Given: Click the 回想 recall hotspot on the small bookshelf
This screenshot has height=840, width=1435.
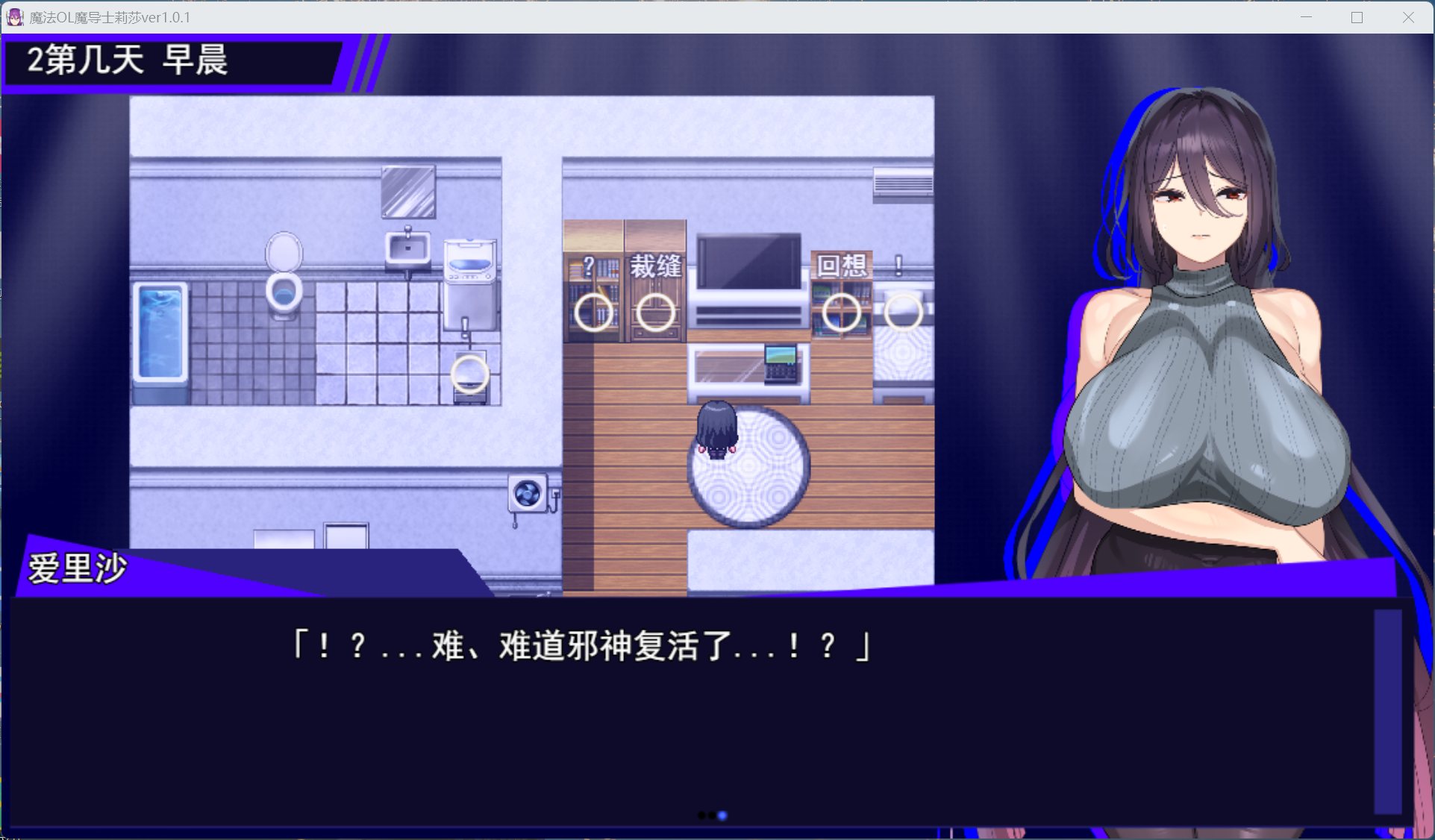Looking at the screenshot, I should [x=842, y=313].
